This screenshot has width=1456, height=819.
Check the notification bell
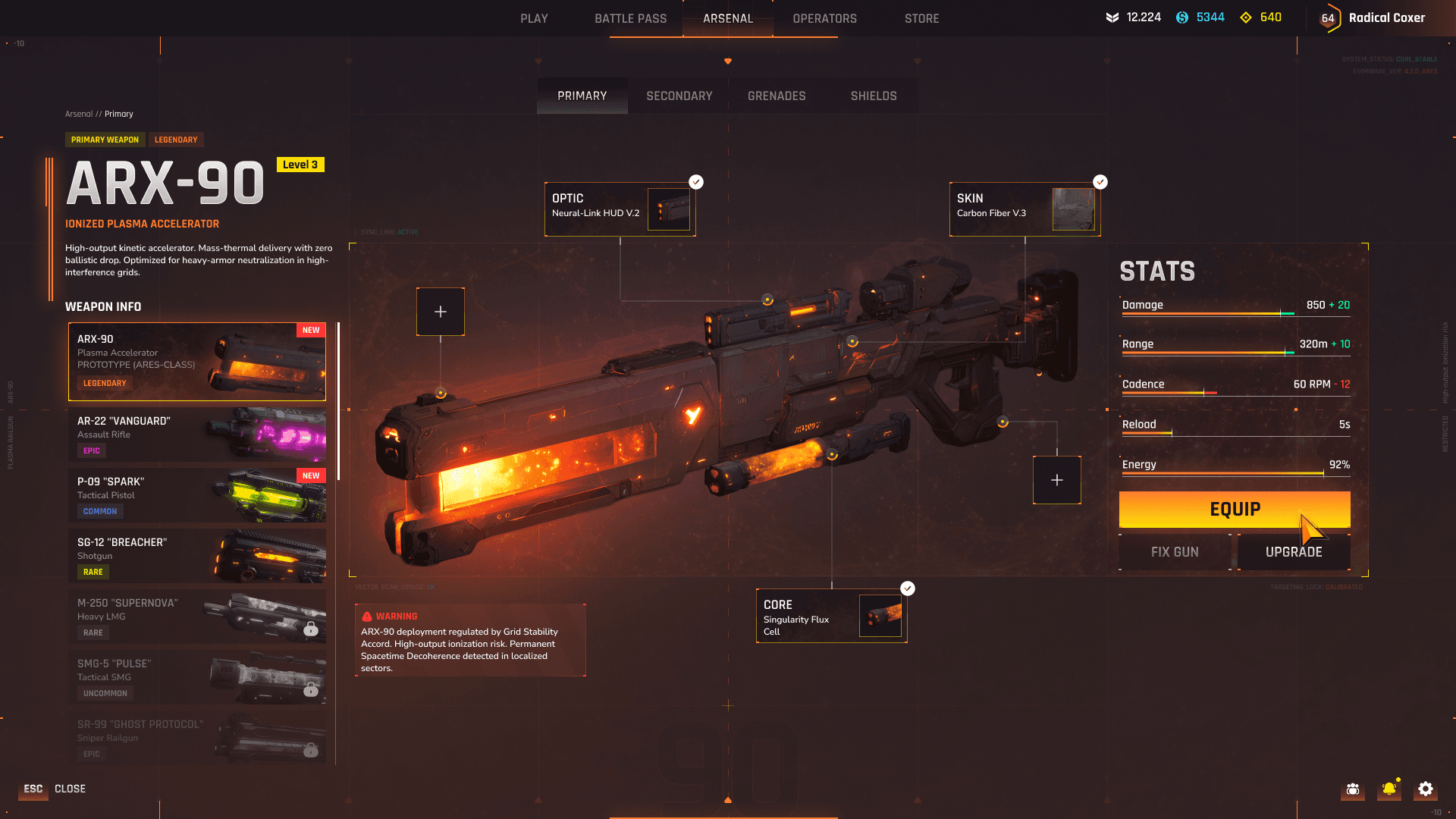click(x=1389, y=789)
